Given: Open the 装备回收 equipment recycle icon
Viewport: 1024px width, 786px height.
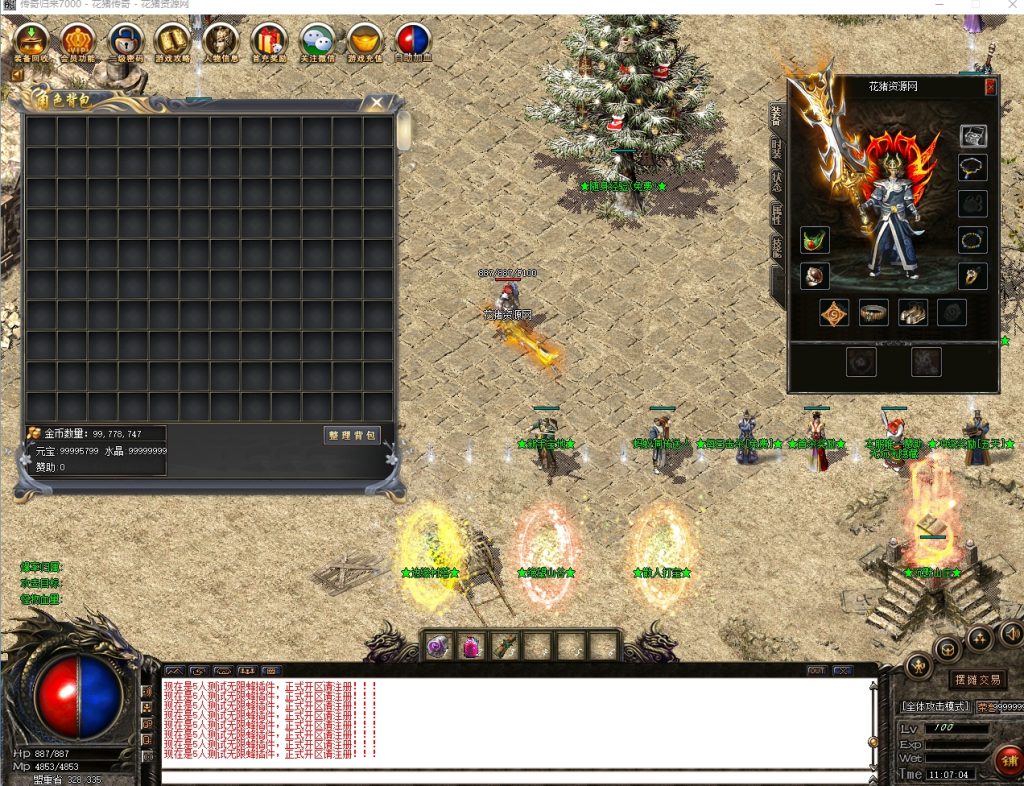Looking at the screenshot, I should 31,42.
